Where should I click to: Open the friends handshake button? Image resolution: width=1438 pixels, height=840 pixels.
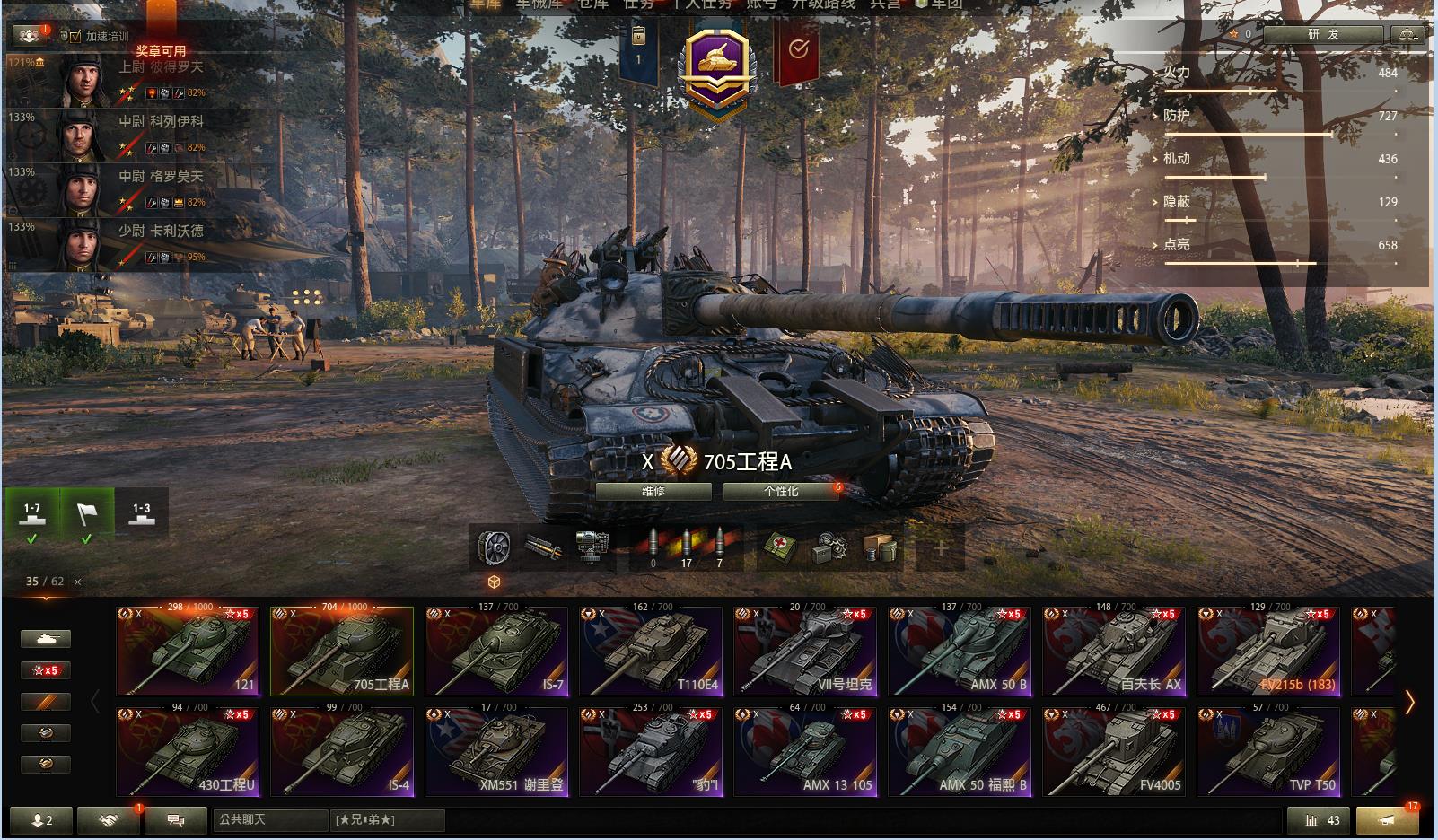tap(109, 820)
